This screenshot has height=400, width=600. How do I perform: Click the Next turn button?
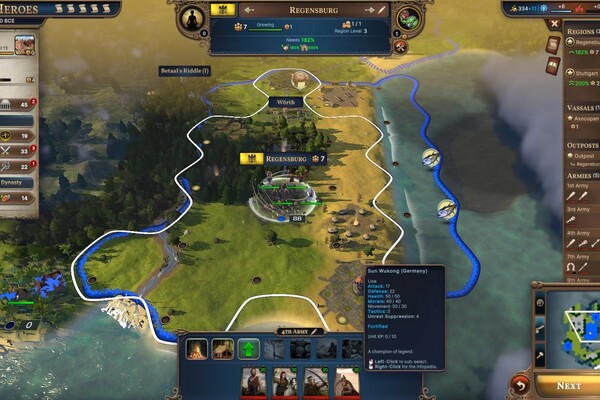568,386
